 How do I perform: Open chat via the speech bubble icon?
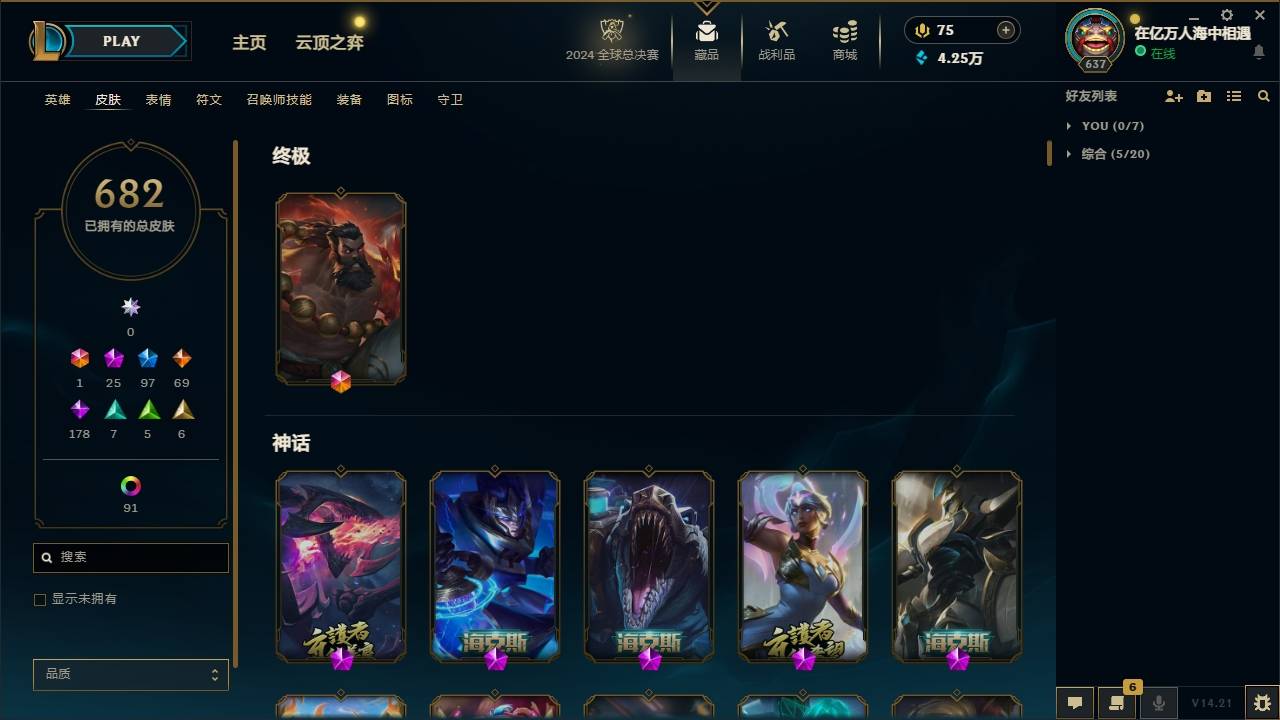point(1075,703)
